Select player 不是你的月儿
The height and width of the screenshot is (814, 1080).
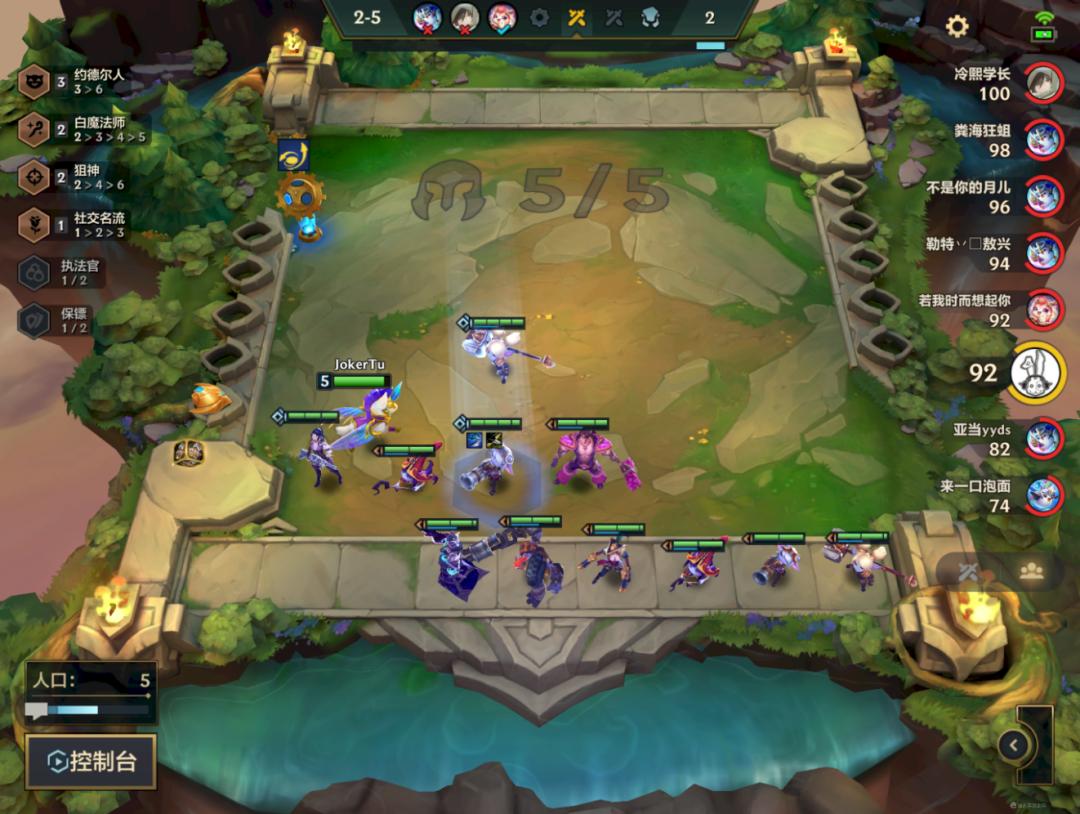(x=1043, y=196)
